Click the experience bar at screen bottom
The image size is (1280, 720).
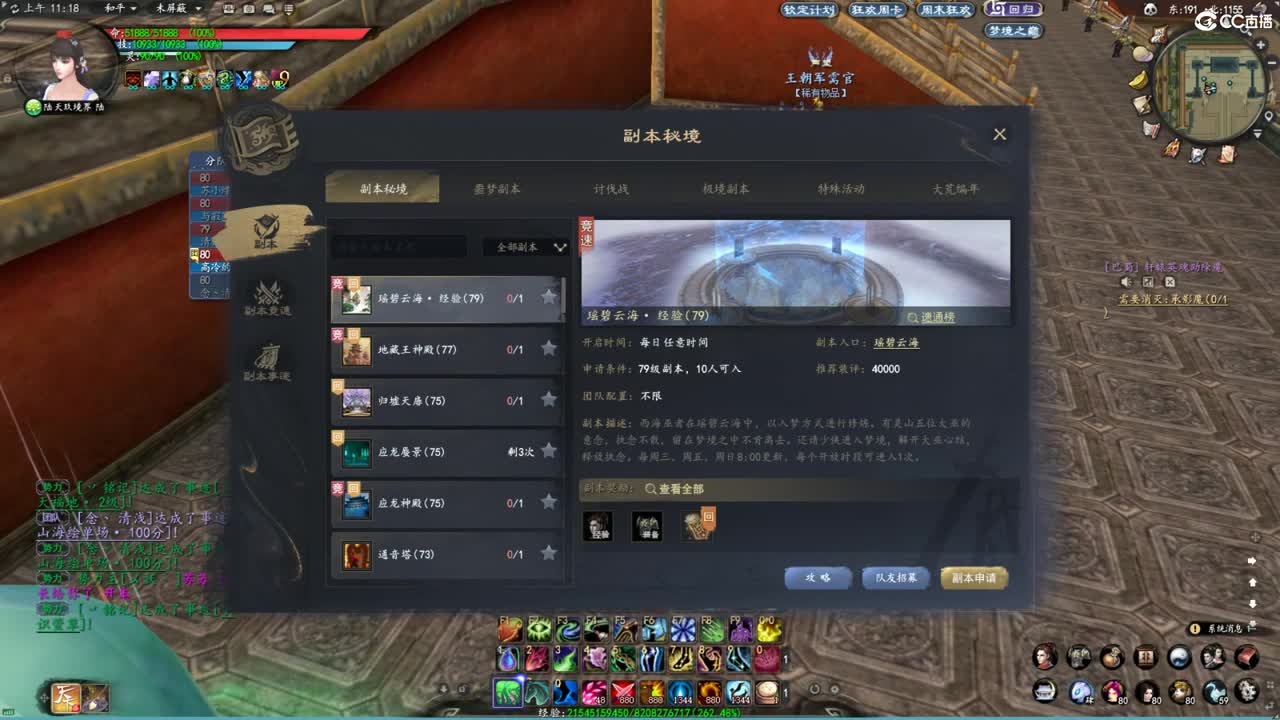tap(640, 712)
